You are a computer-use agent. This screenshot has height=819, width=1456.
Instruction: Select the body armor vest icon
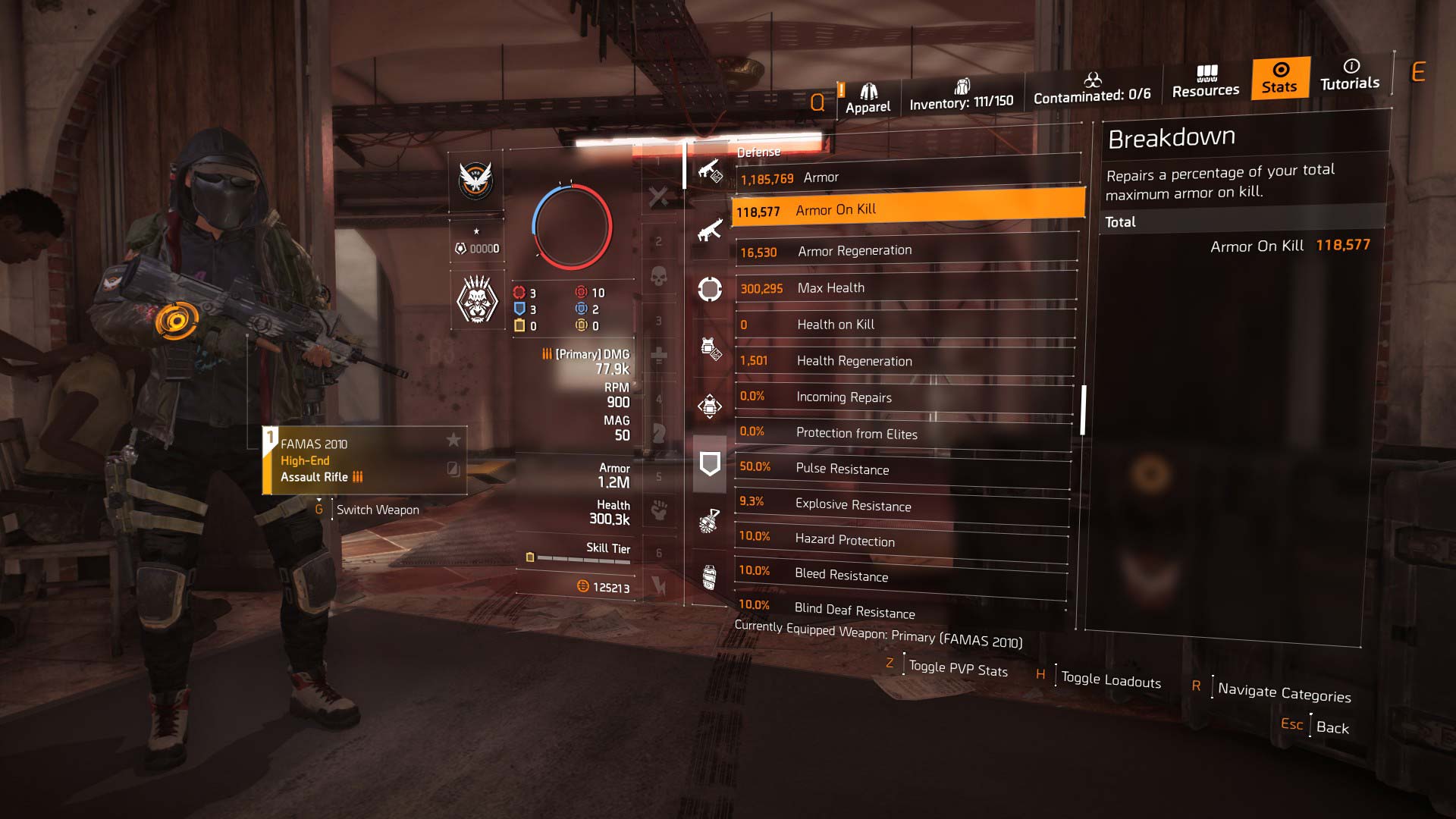click(x=709, y=347)
